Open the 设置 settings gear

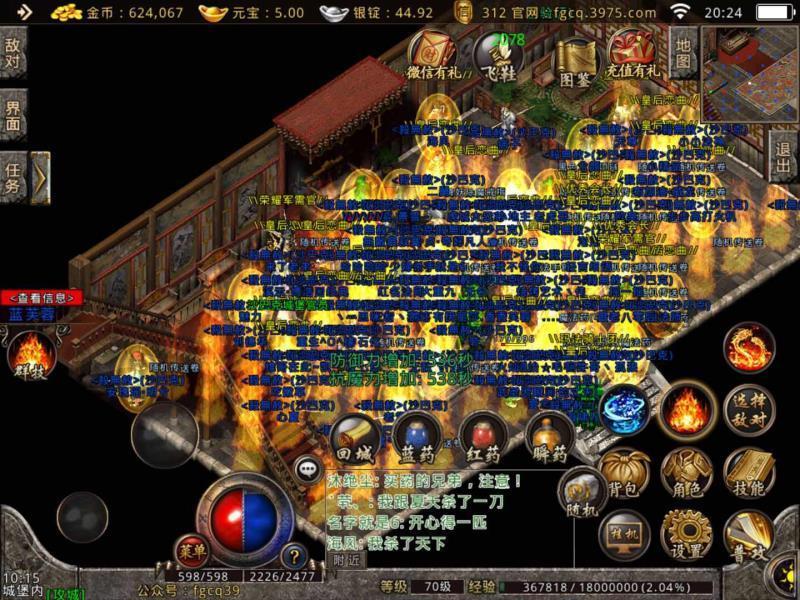[x=686, y=535]
